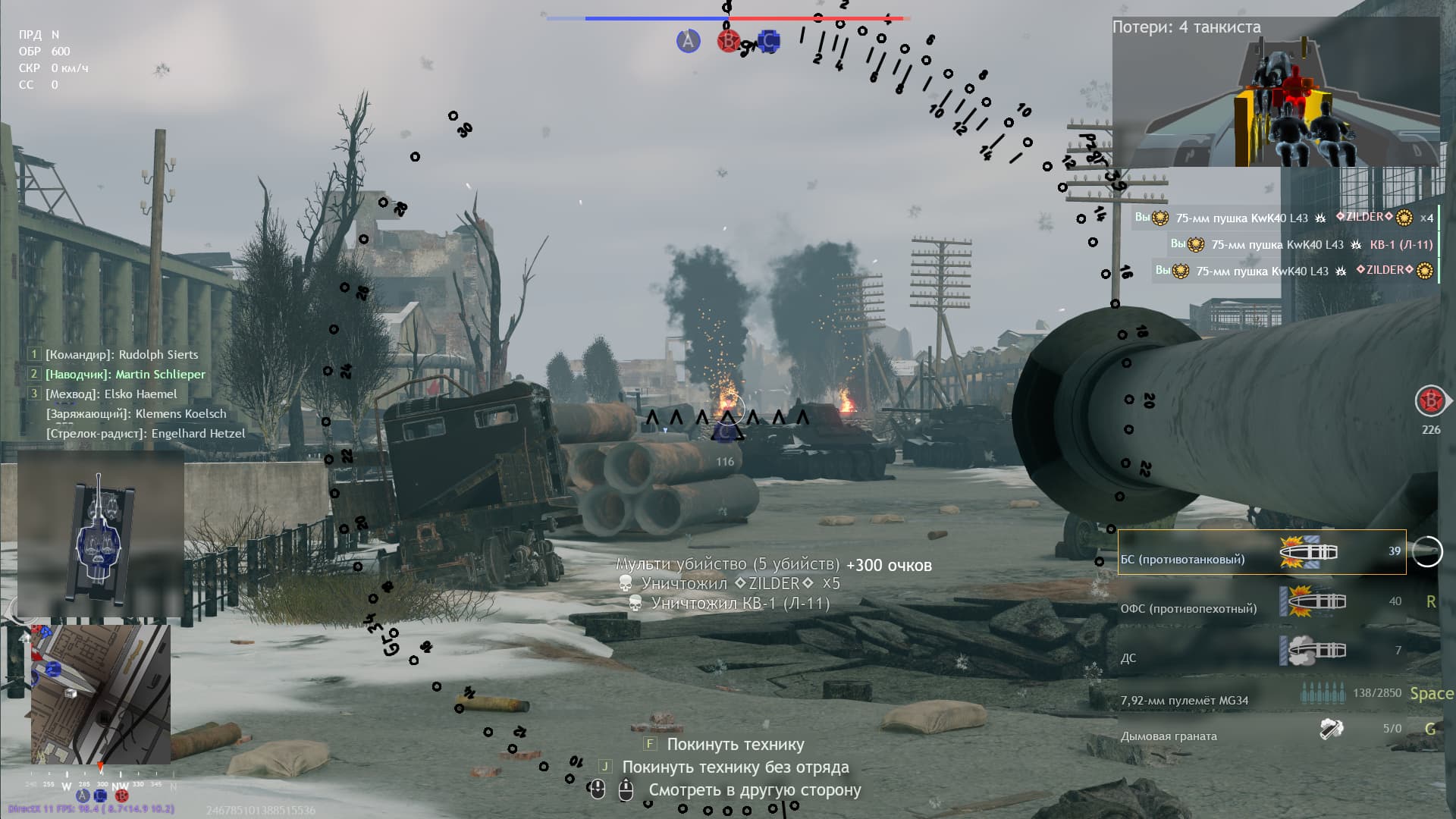Switch to the ДС smoke shell

tap(1261, 651)
